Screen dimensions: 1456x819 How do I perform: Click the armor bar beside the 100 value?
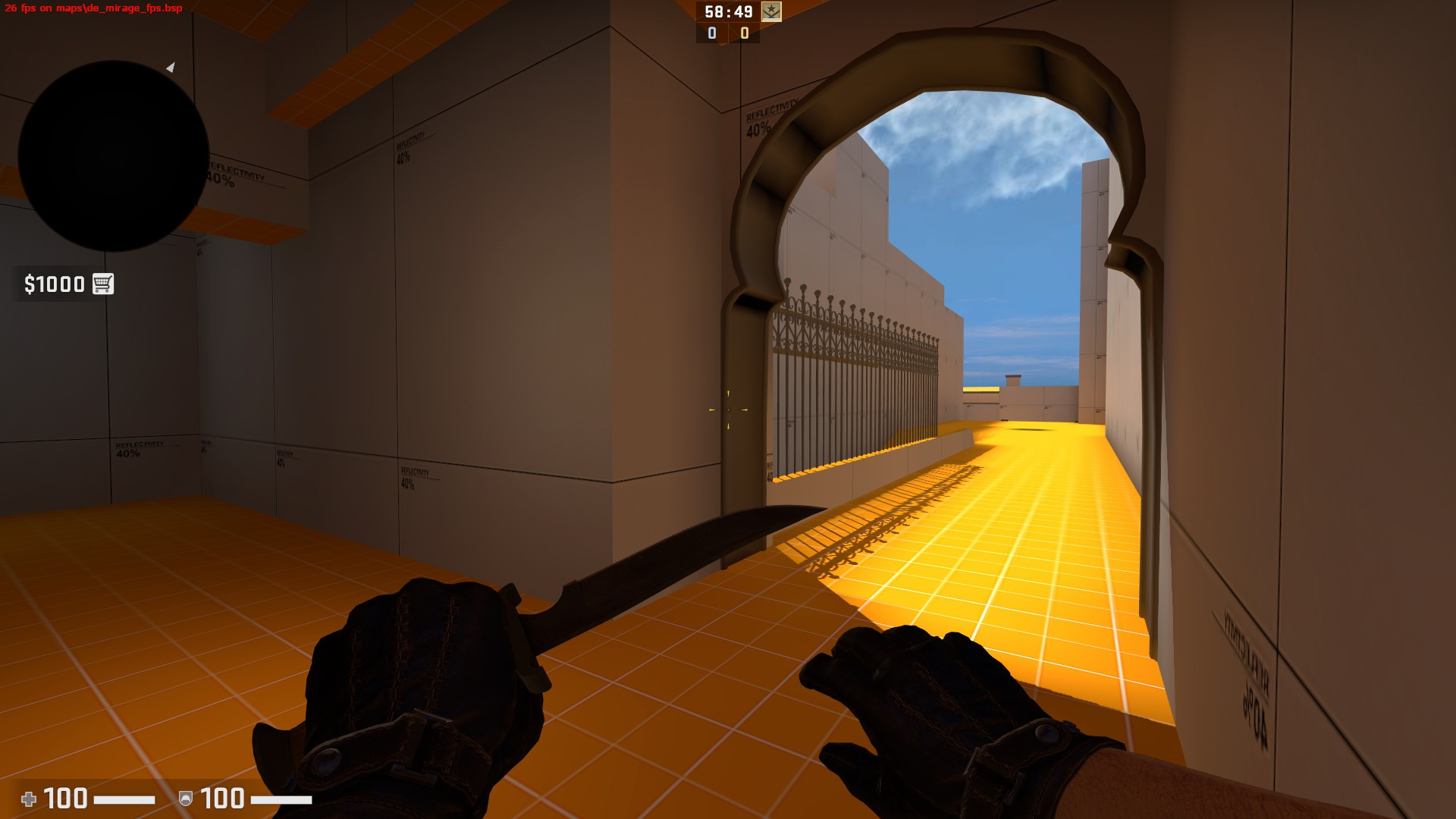(x=281, y=799)
